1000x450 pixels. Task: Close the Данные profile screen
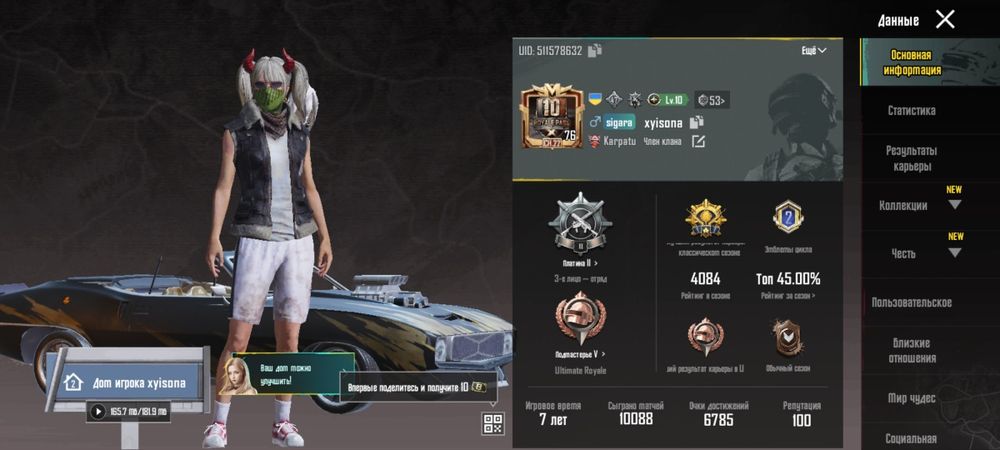tap(945, 19)
